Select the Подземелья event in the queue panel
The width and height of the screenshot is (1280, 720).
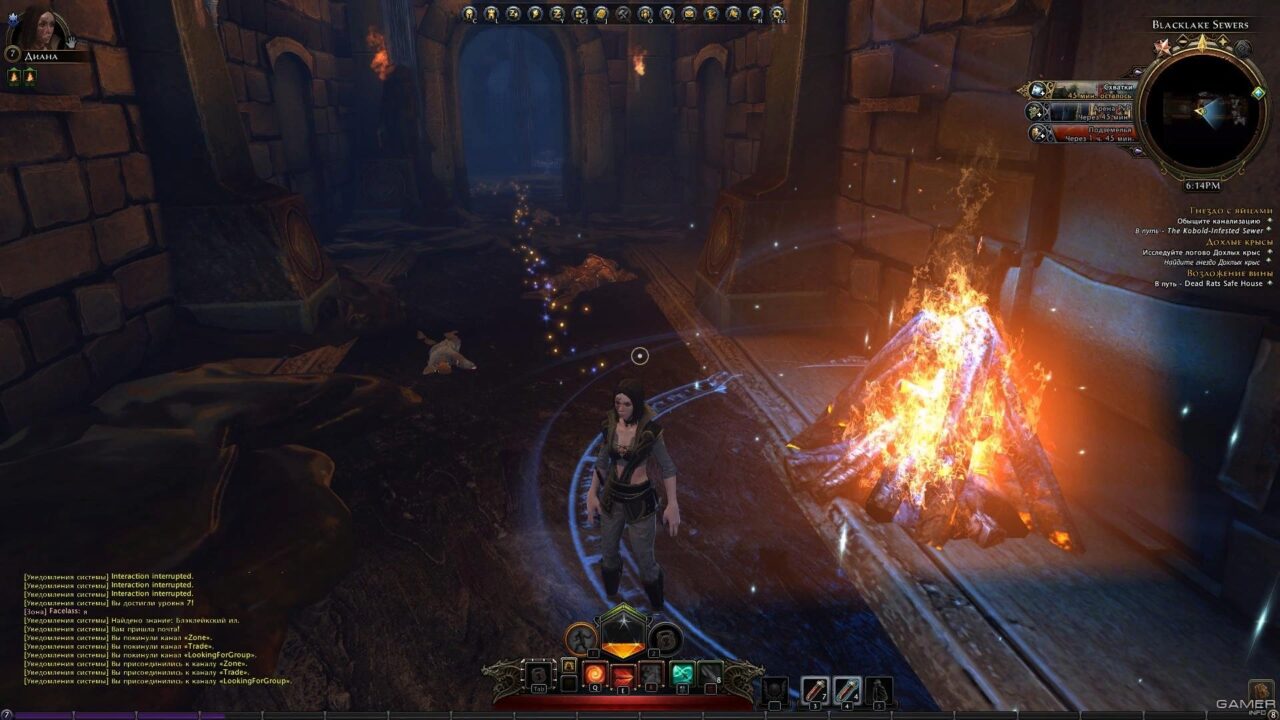coord(1082,134)
